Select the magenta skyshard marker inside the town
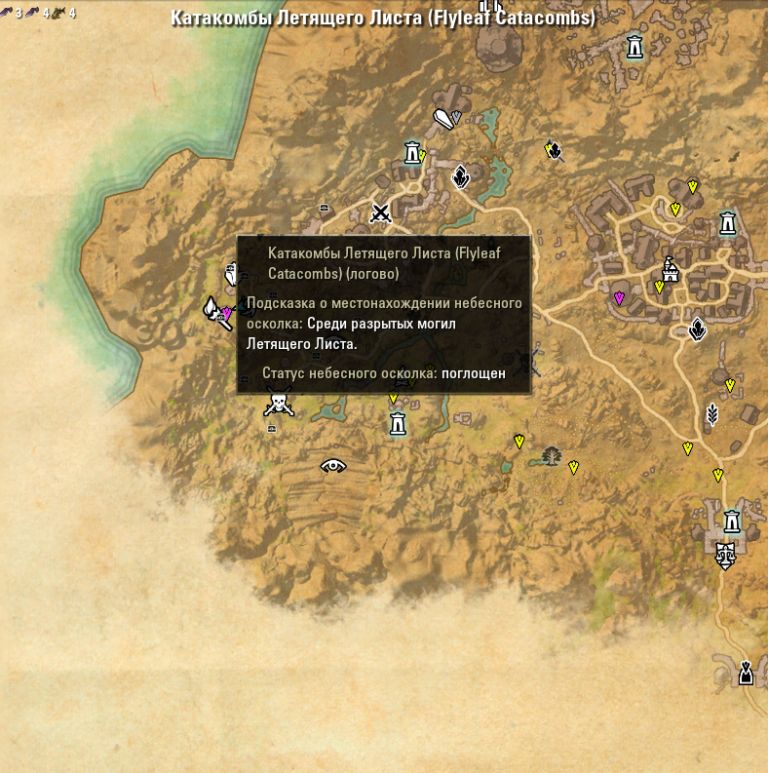Image resolution: width=768 pixels, height=773 pixels. 619,298
